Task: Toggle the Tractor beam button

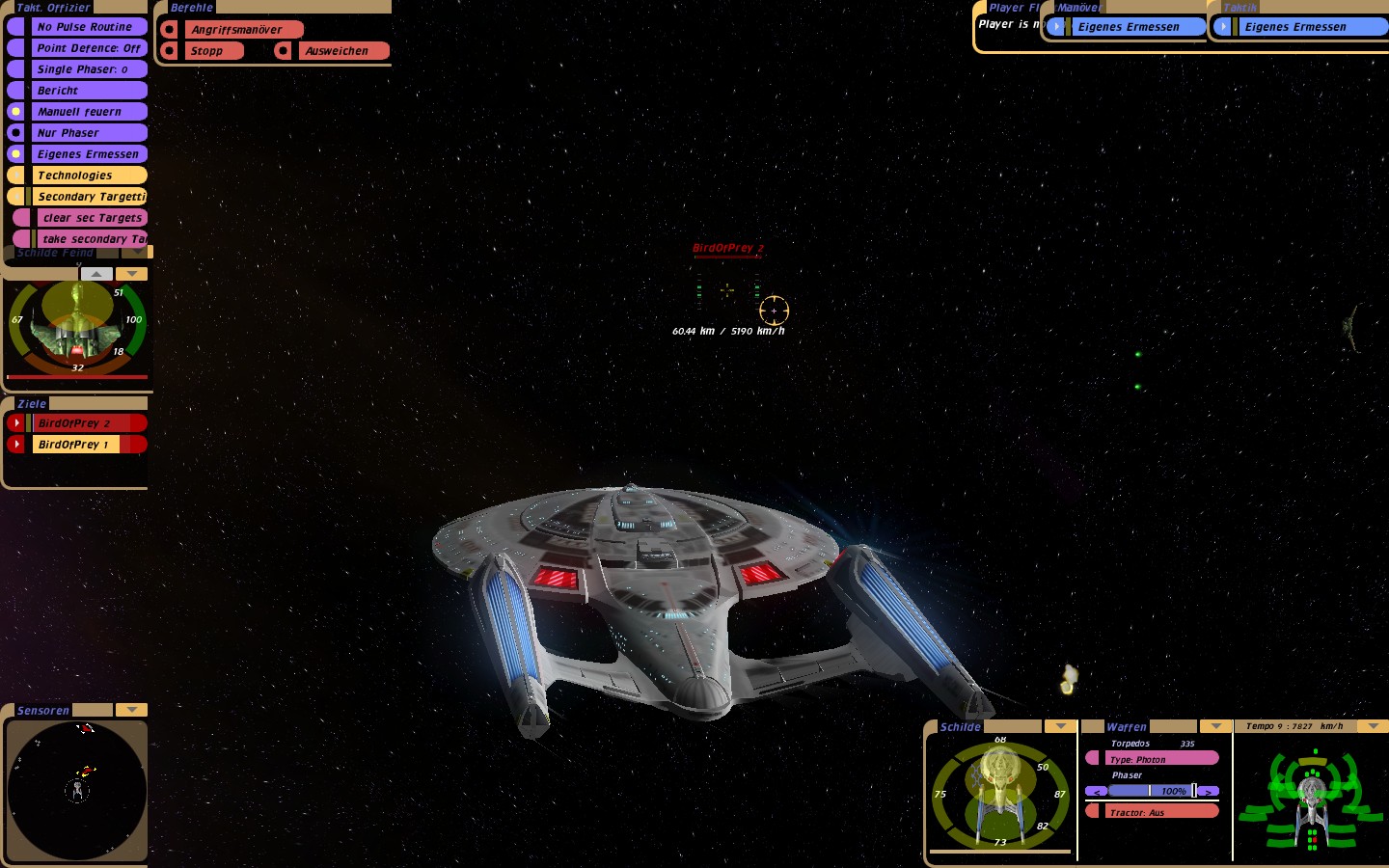Action: [x=1152, y=812]
